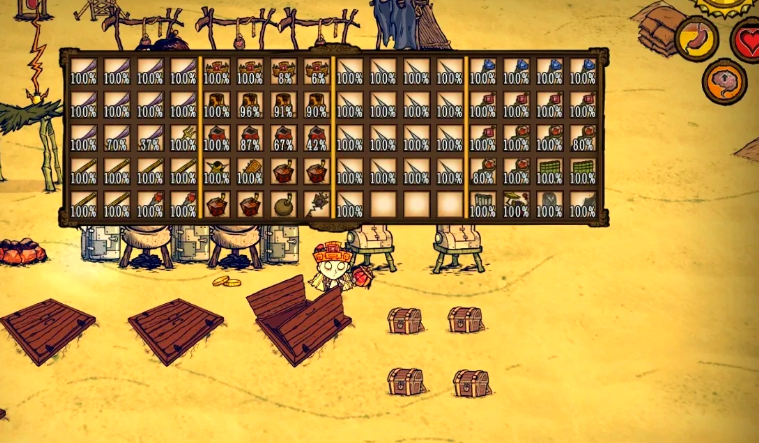Select the purple blade slot showing 70%

pyautogui.click(x=116, y=138)
